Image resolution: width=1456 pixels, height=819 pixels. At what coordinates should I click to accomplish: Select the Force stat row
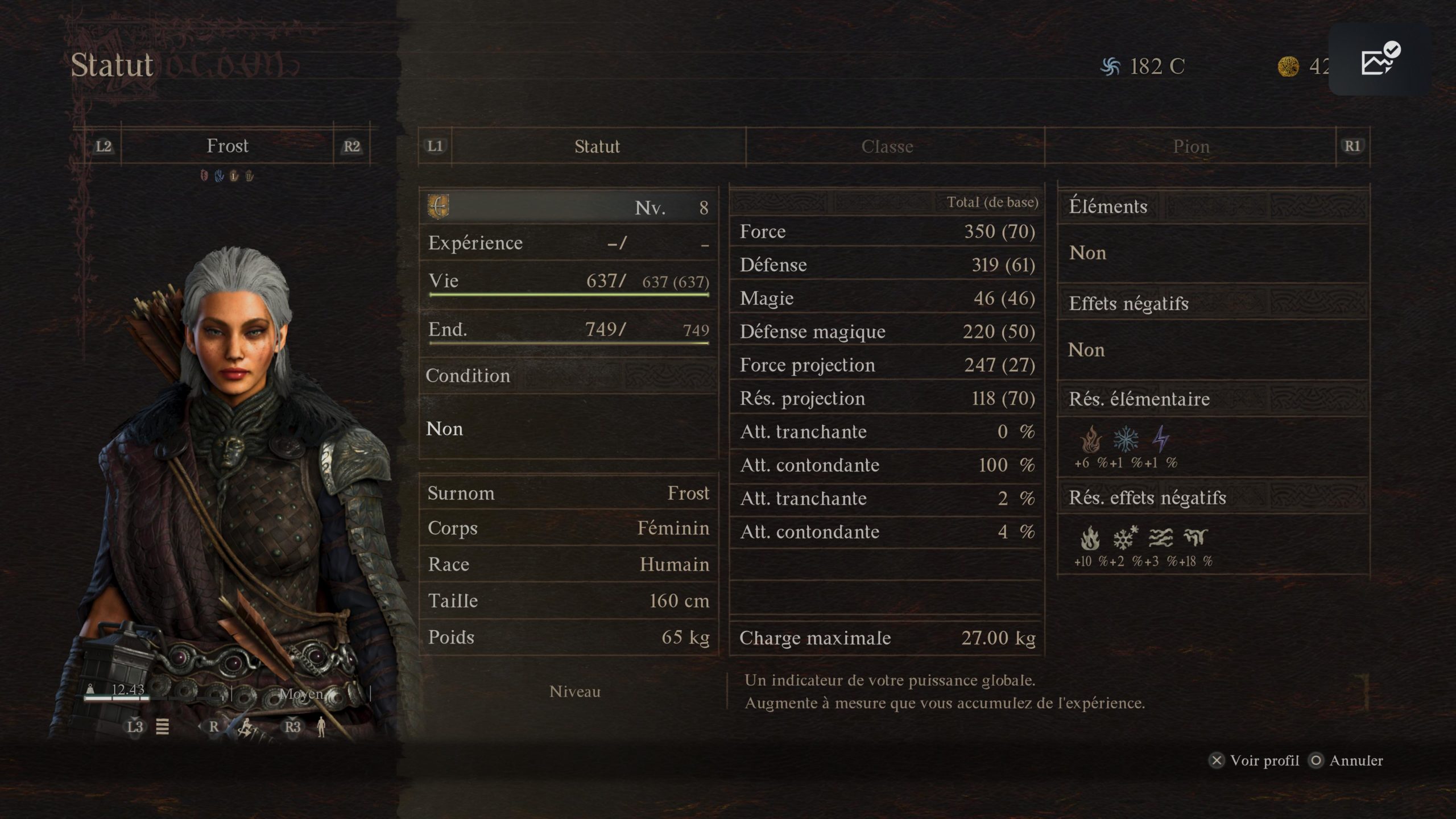tap(886, 231)
